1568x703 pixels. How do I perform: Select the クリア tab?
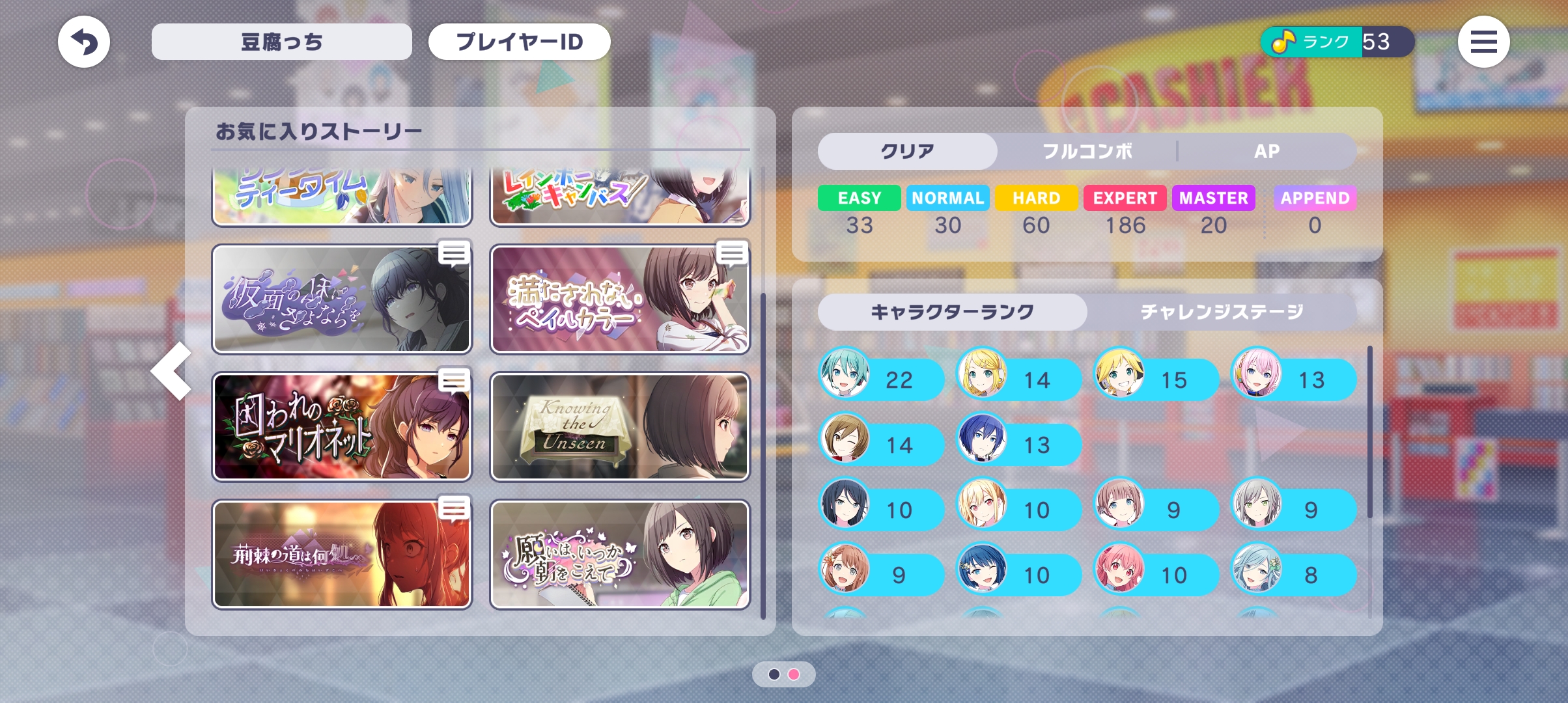[x=907, y=152]
